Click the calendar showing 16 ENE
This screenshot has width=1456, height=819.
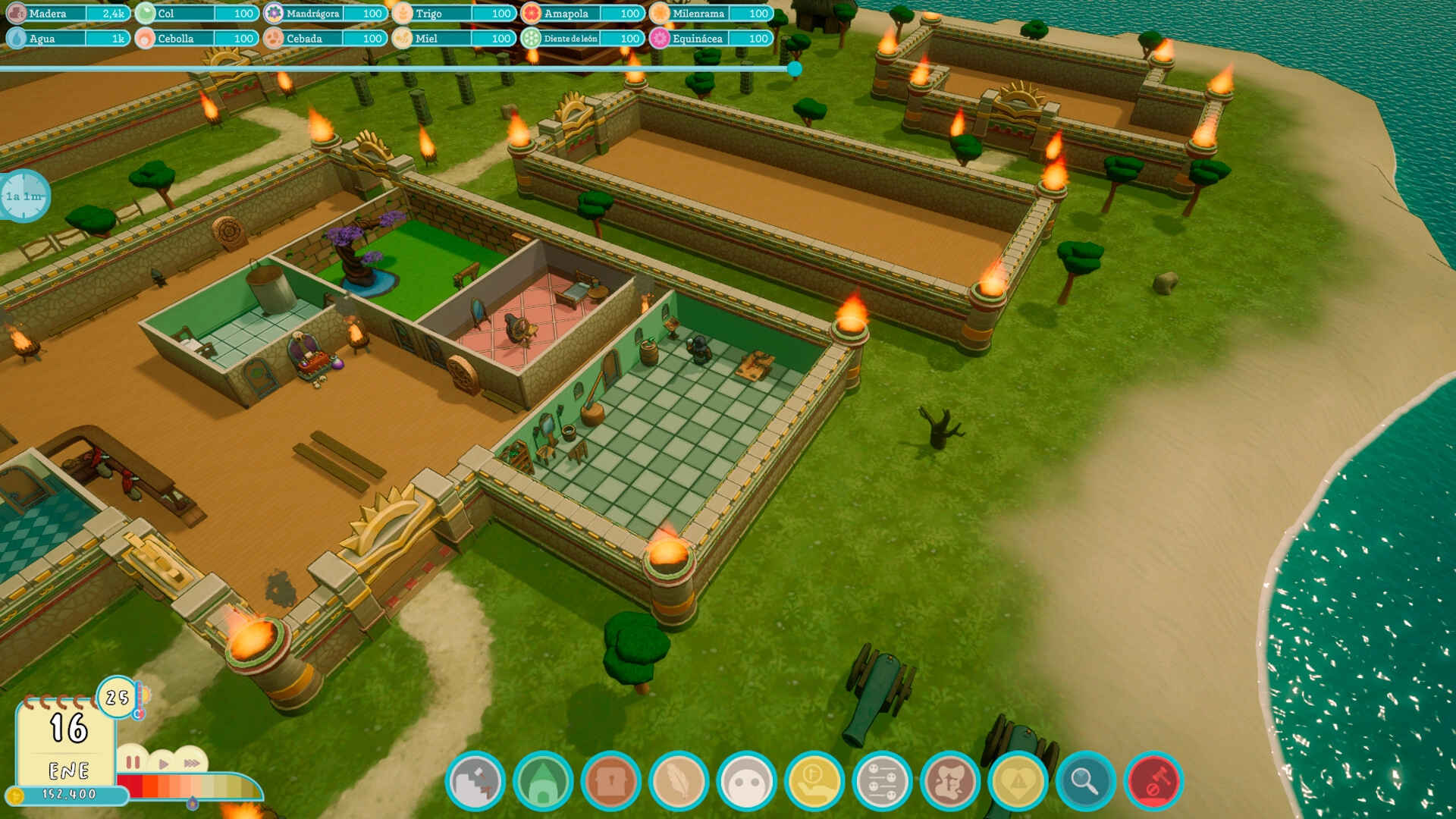click(x=67, y=739)
